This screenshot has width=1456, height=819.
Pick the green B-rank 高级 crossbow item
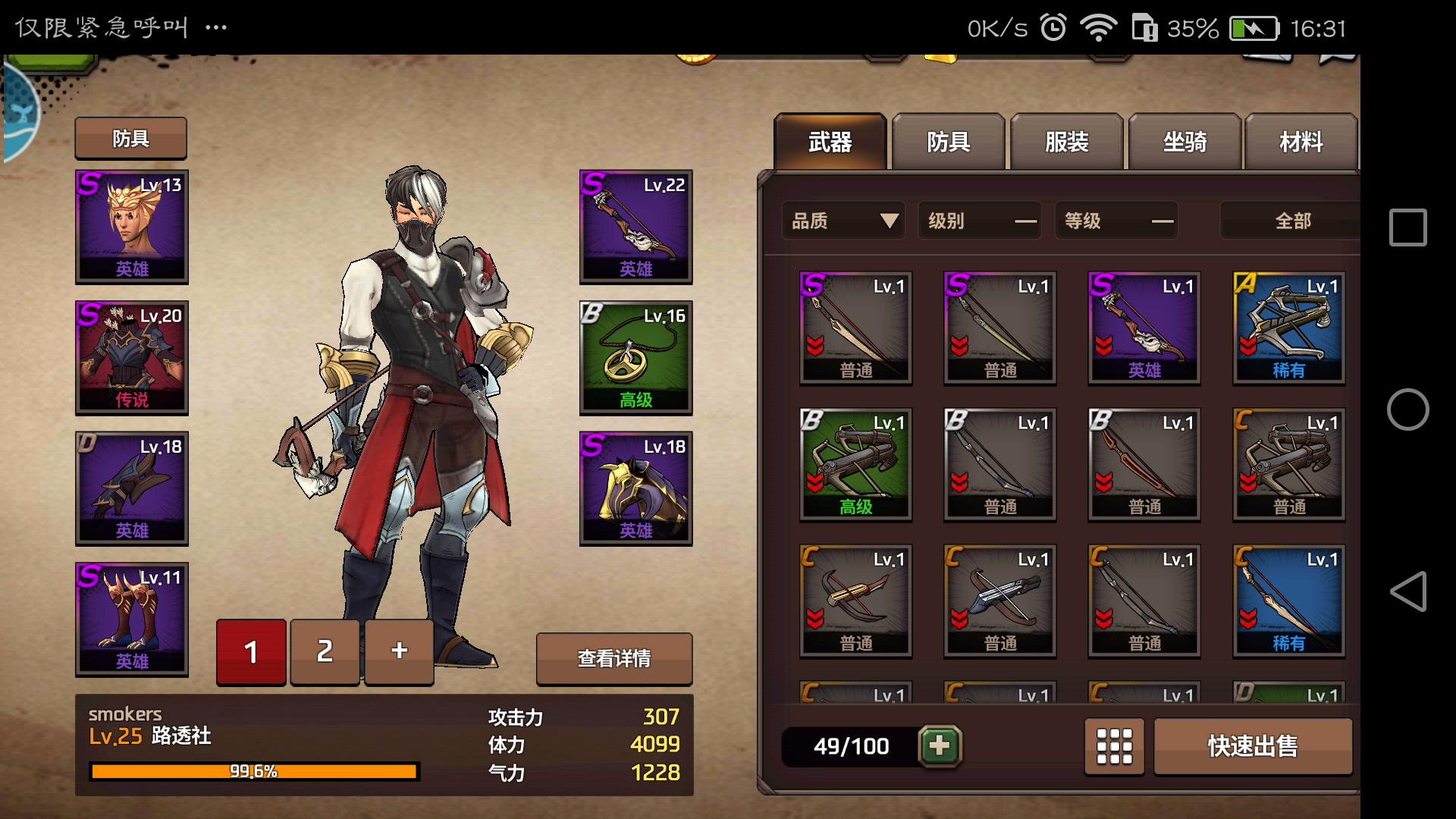pyautogui.click(x=855, y=464)
